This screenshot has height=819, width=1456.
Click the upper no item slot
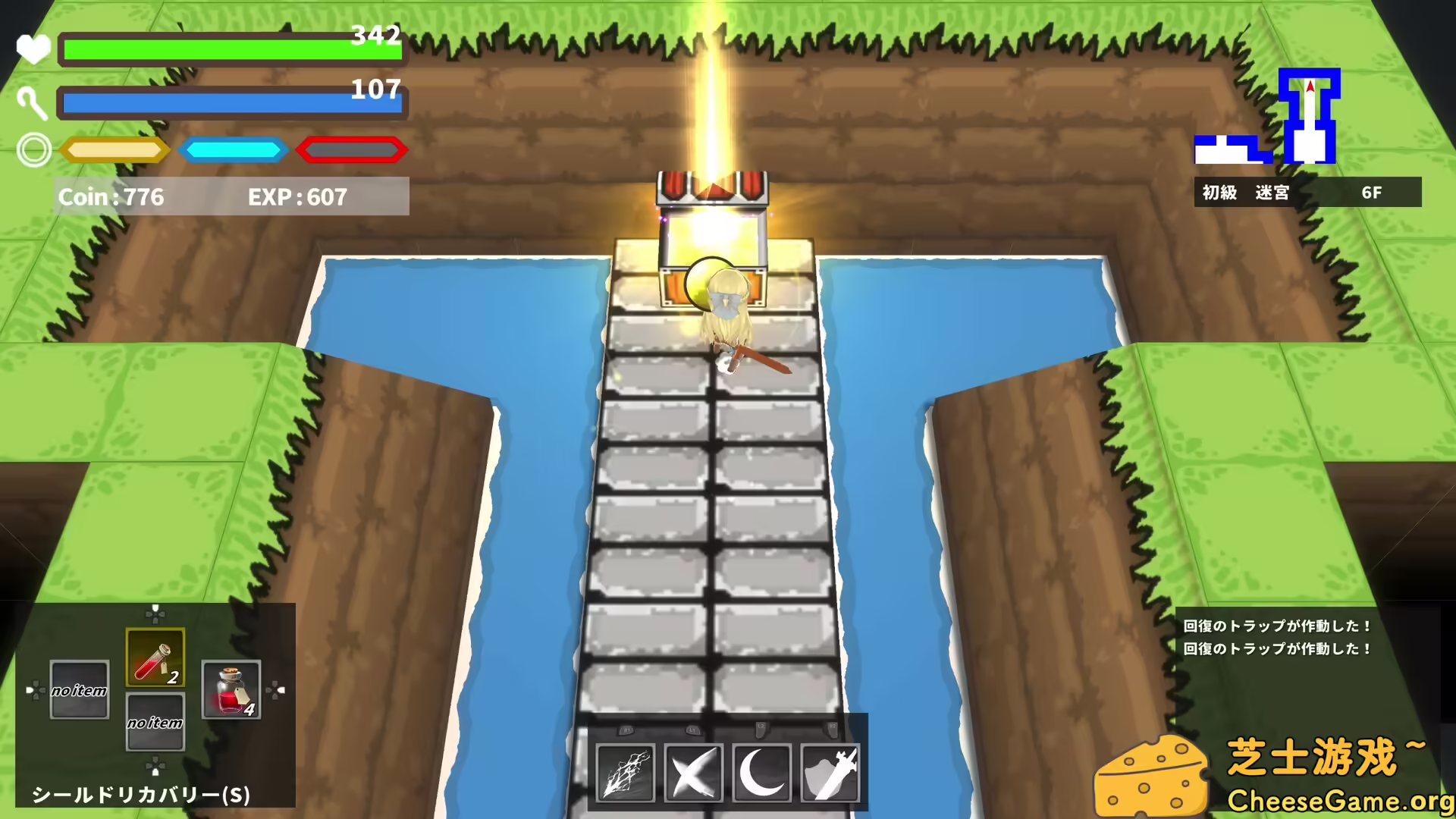(78, 690)
